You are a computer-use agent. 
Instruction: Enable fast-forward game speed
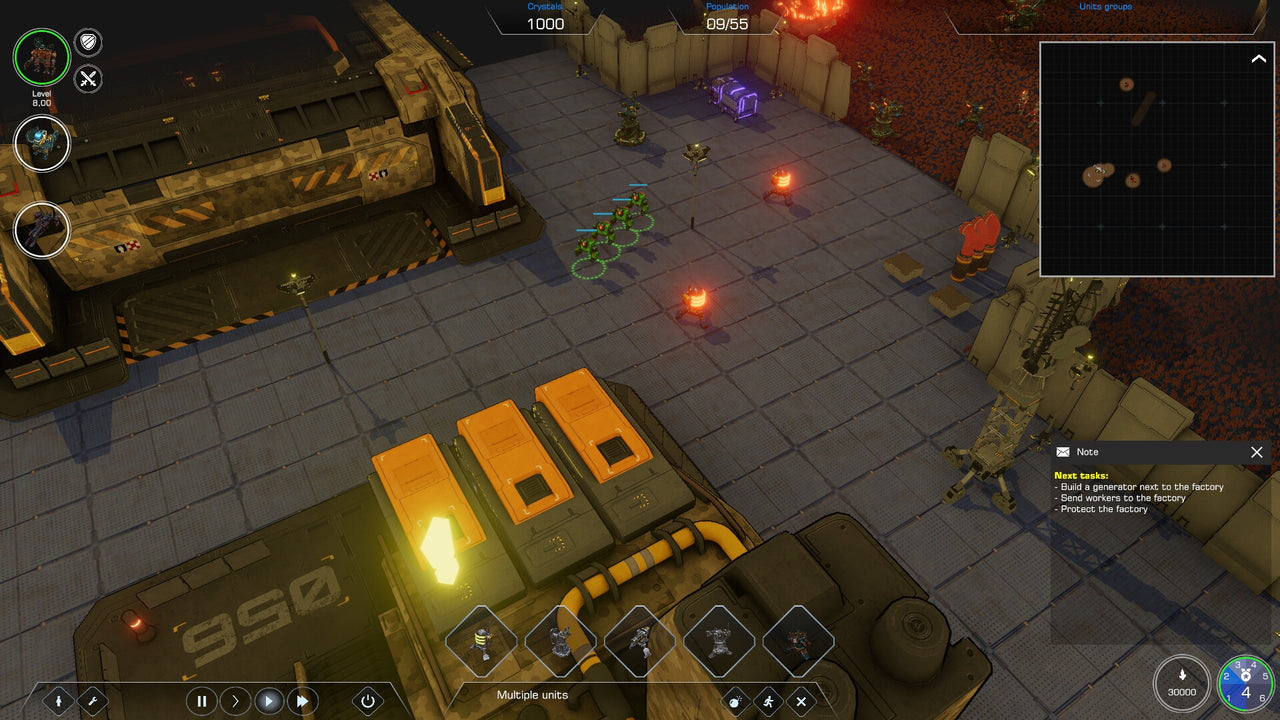click(x=302, y=701)
